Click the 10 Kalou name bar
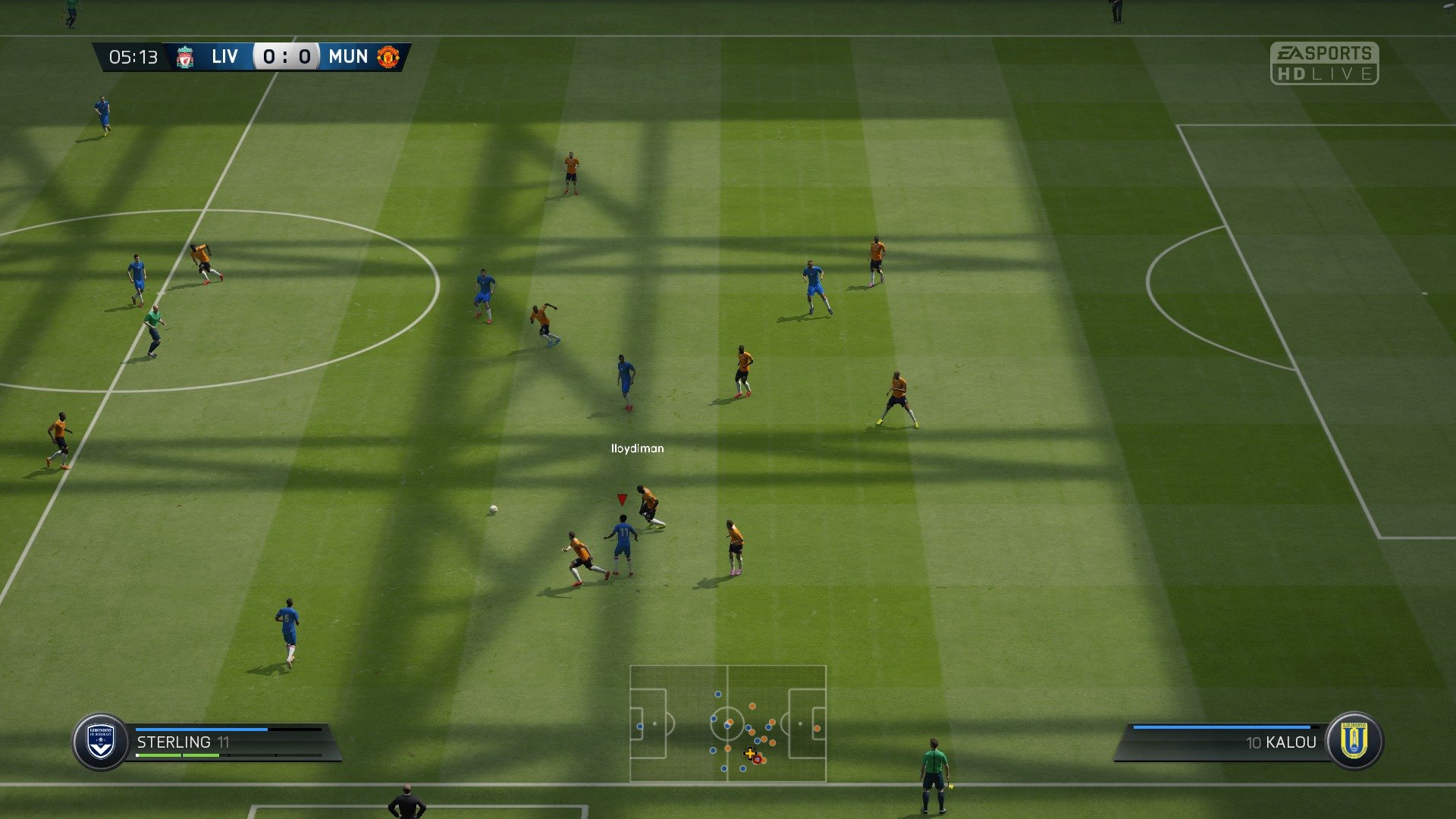The height and width of the screenshot is (819, 1456). [1282, 742]
